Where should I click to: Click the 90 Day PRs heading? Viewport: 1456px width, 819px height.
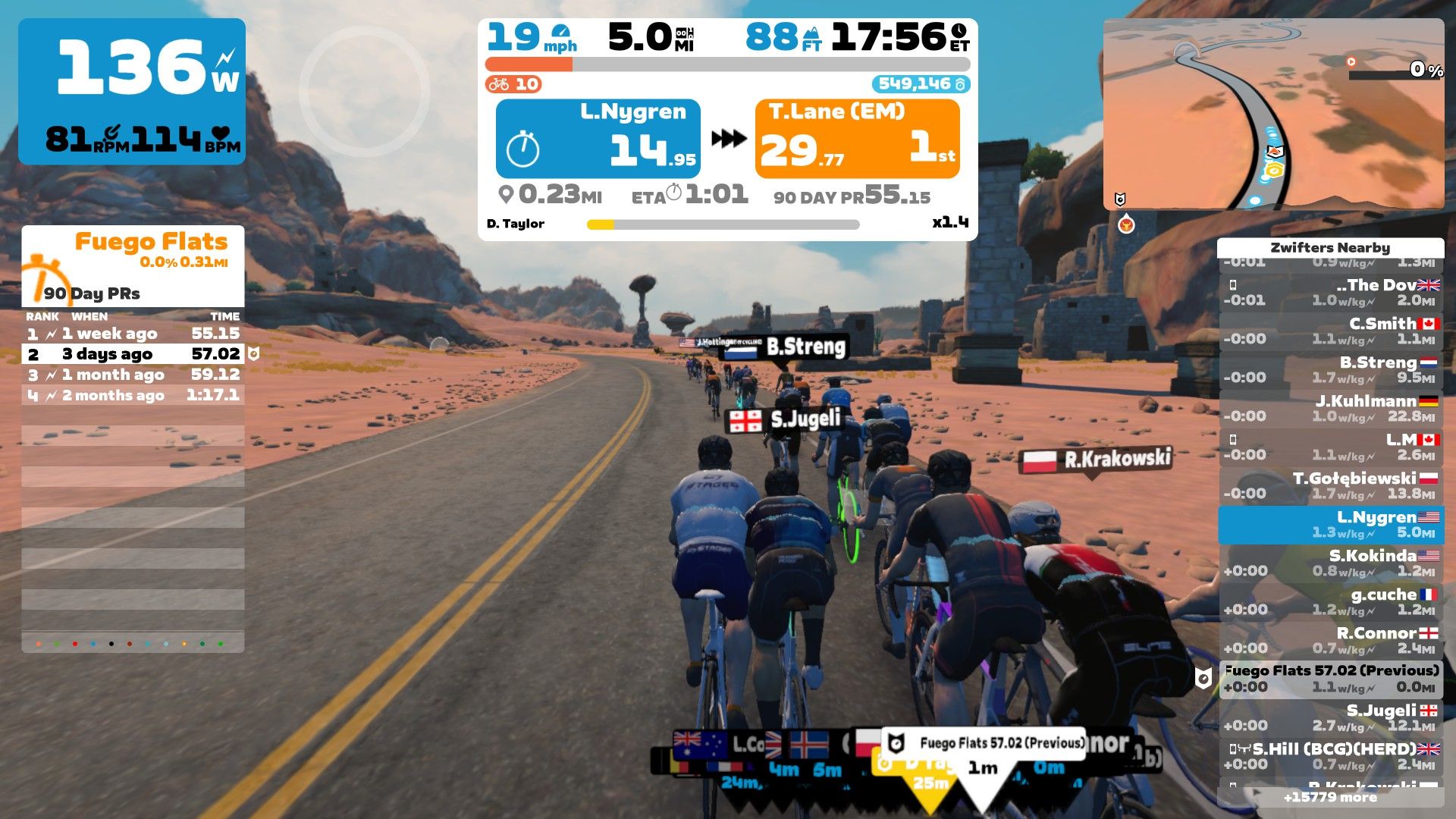[x=91, y=292]
